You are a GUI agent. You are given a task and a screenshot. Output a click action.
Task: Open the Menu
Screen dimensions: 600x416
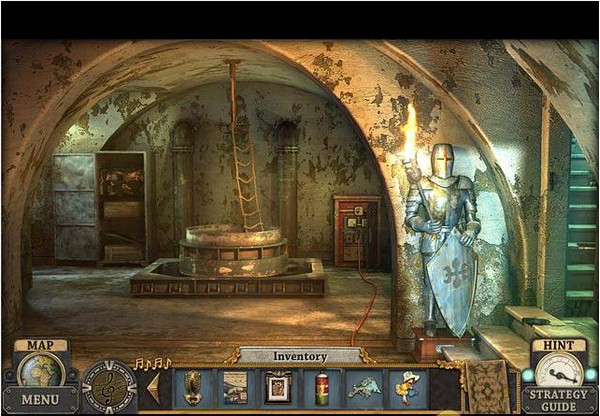pyautogui.click(x=40, y=399)
